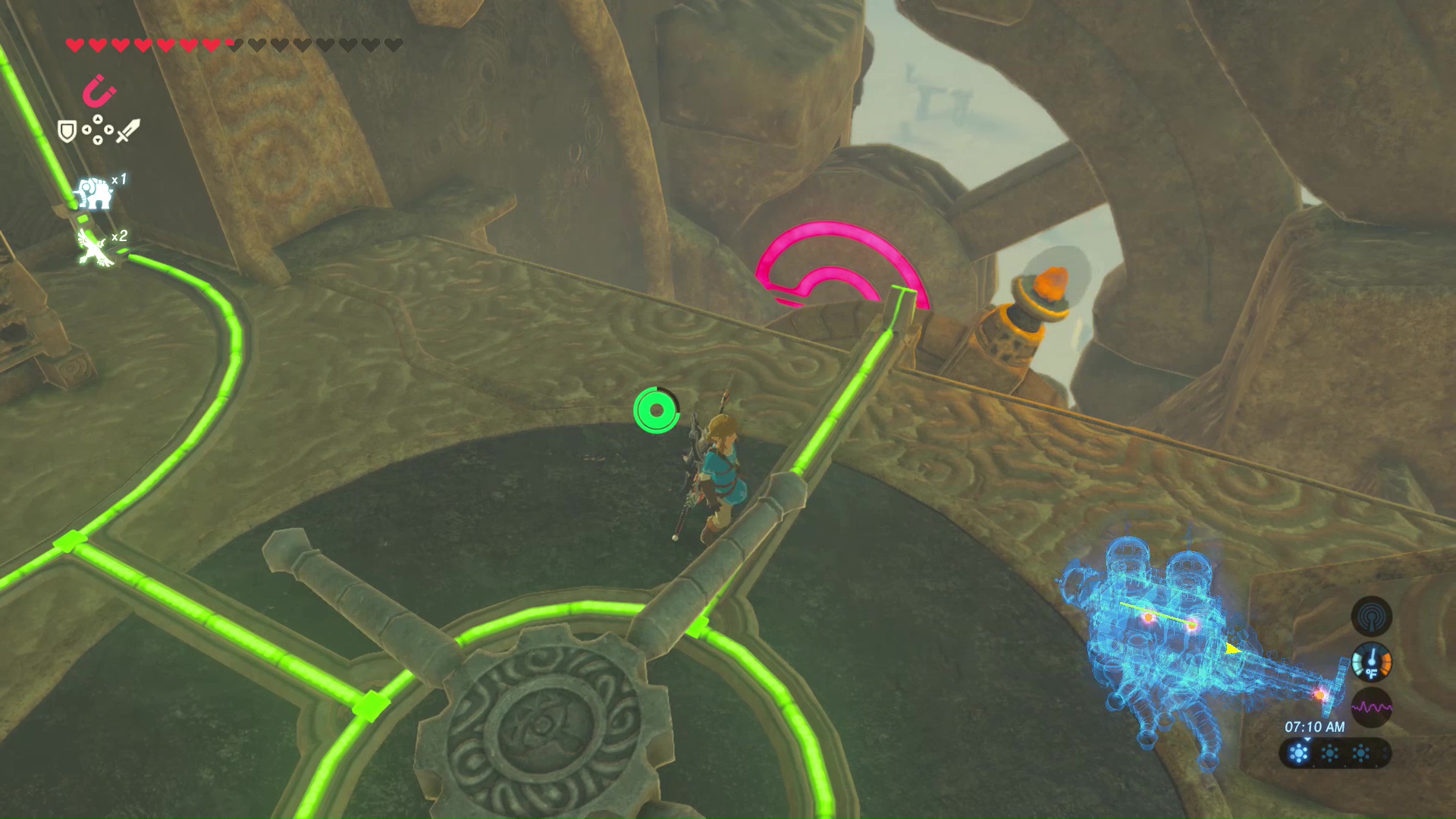This screenshot has height=819, width=1456.
Task: Click the Sheikah Sensor icon
Action: click(x=1371, y=616)
